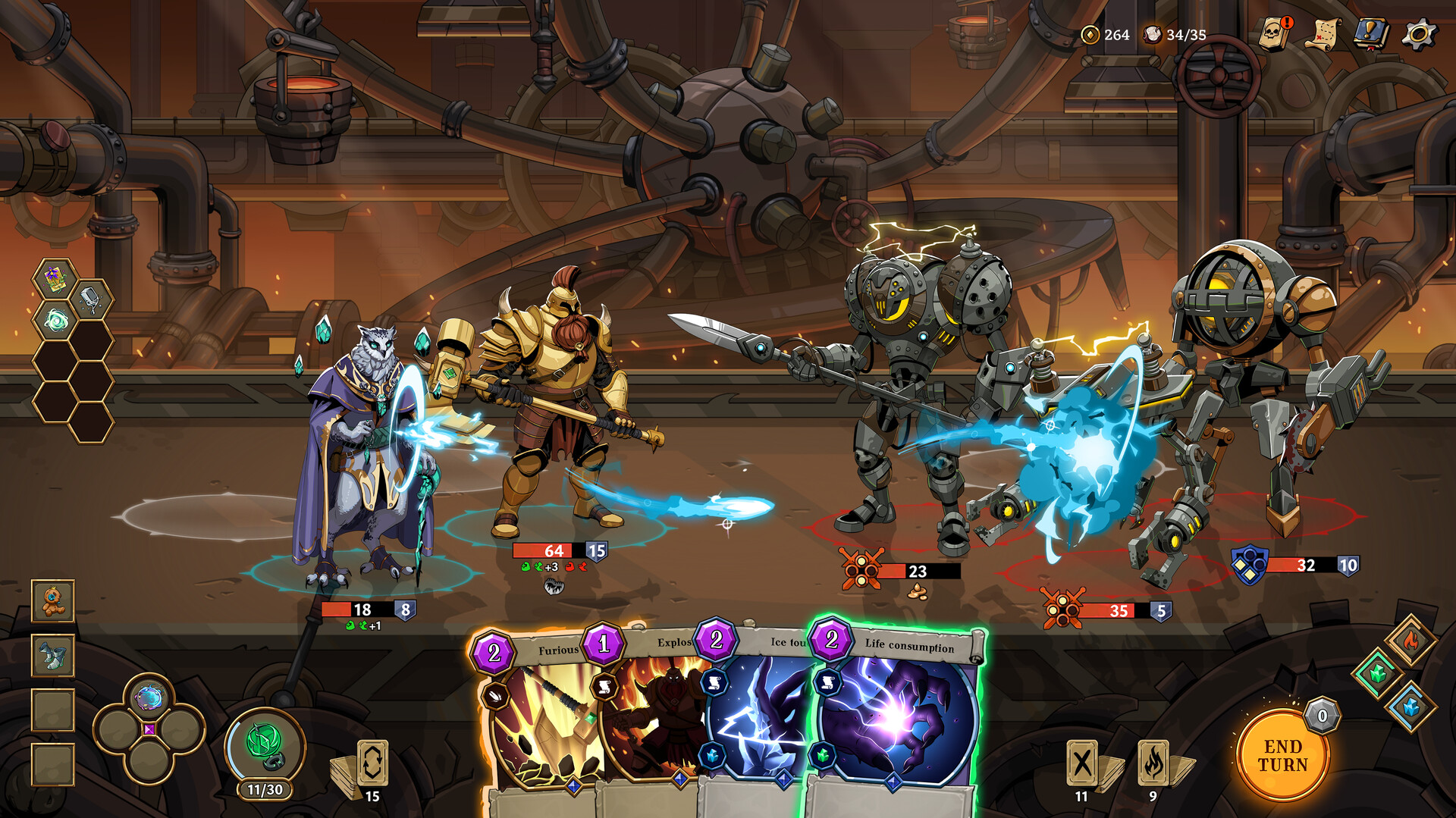Inspect the 34/35 souls counter icon
The height and width of the screenshot is (818, 1456).
click(x=1154, y=33)
